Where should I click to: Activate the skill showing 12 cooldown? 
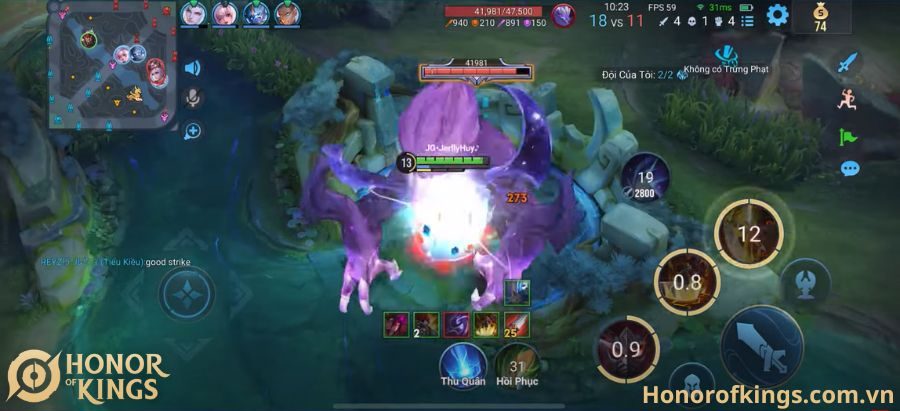point(748,235)
